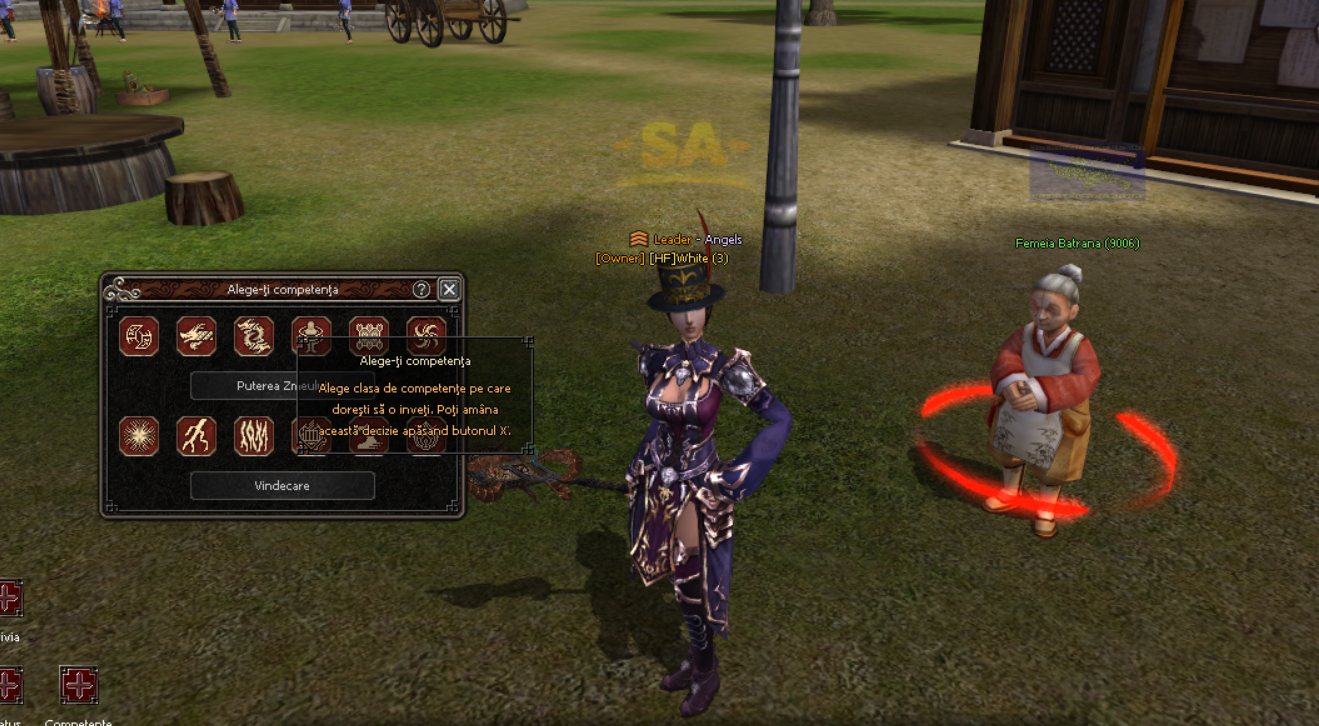Select the first top-row skill icon
Viewport: 1319px width, 726px height.
139,336
